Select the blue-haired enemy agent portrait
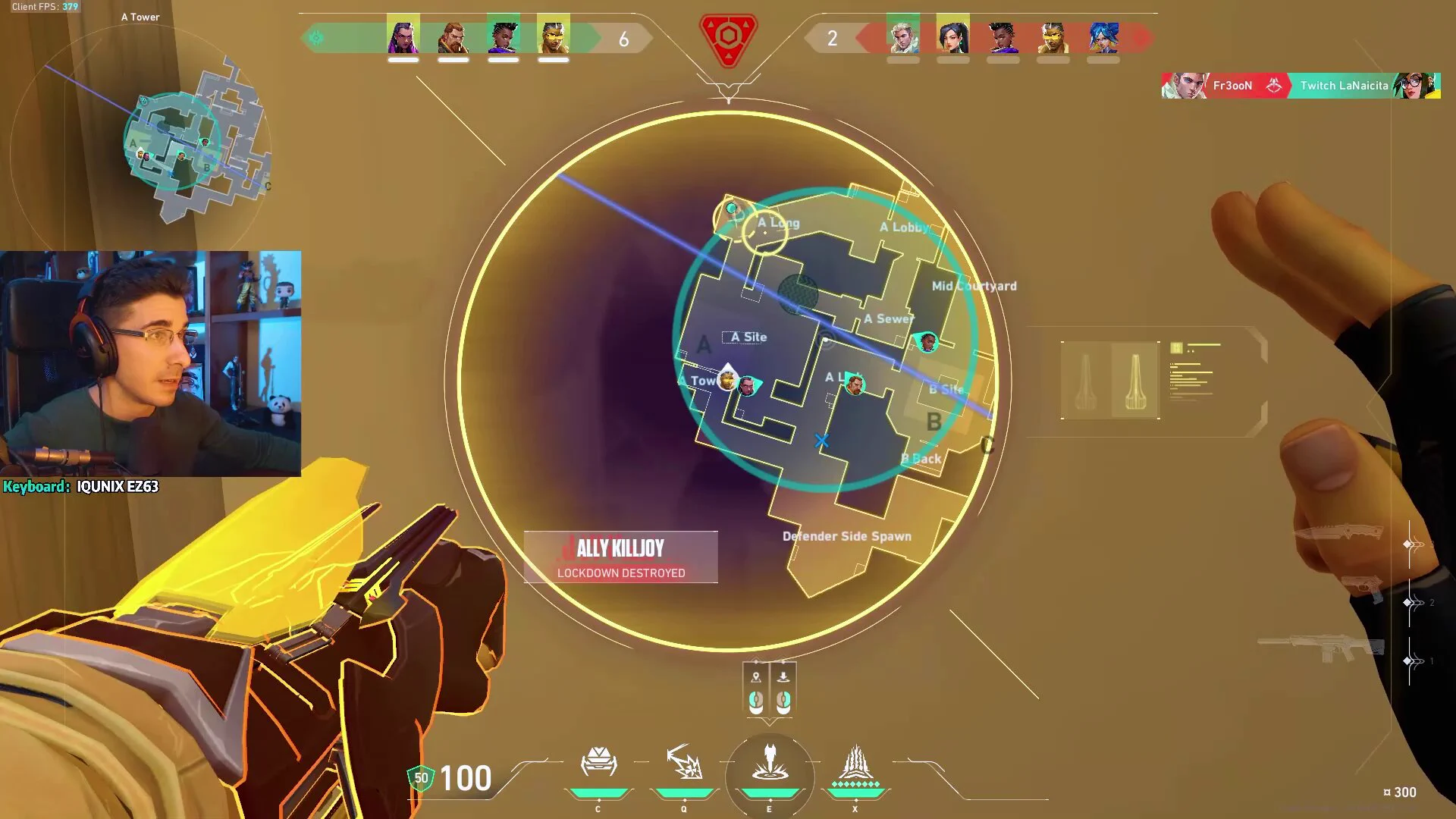The height and width of the screenshot is (819, 1456). (x=1103, y=36)
